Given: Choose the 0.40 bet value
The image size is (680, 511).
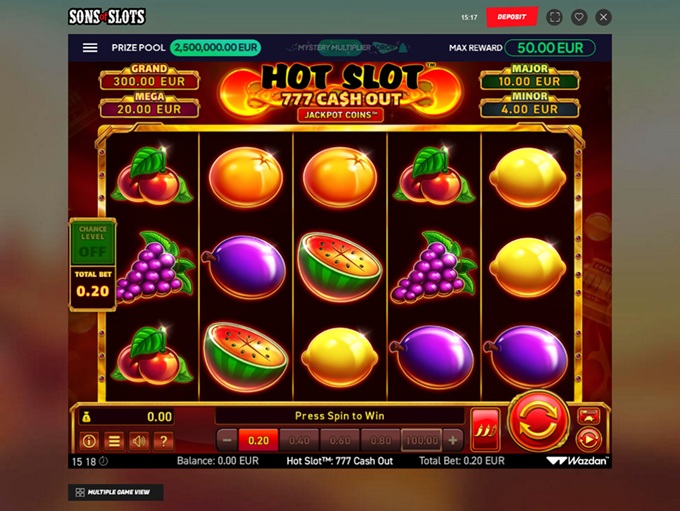Looking at the screenshot, I should (x=299, y=440).
